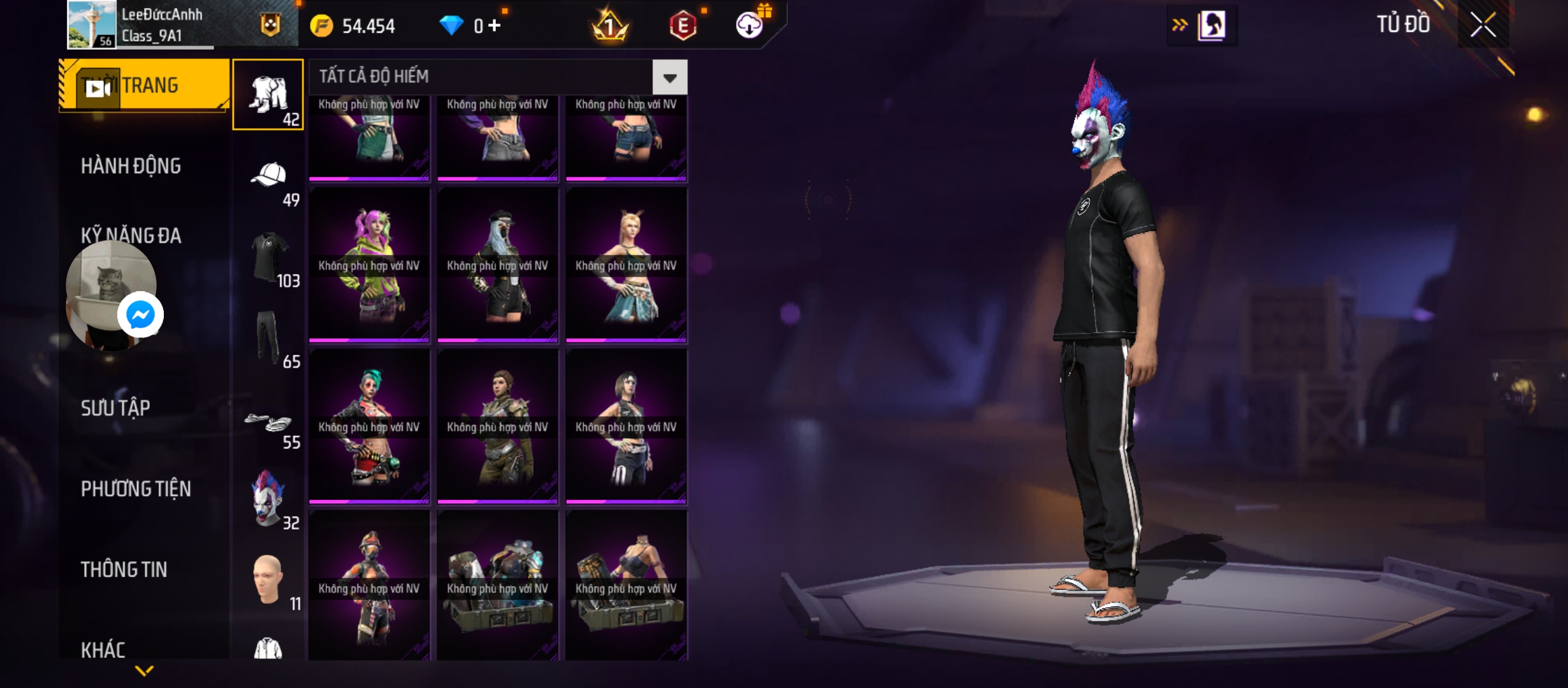Viewport: 1568px width, 688px height.
Task: Open the rarity filter dropdown
Action: [x=669, y=78]
